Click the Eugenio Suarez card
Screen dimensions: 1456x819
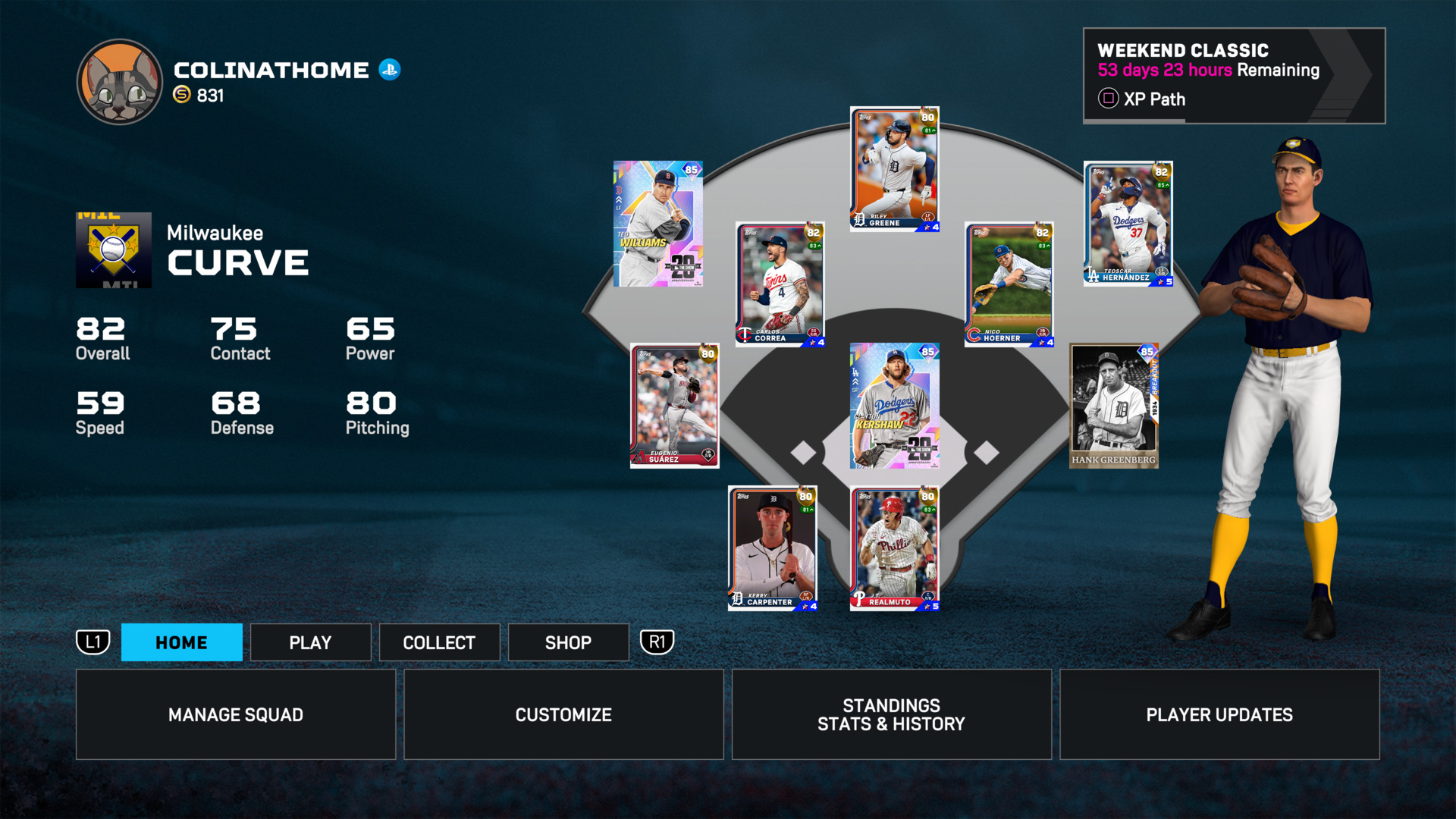click(674, 406)
